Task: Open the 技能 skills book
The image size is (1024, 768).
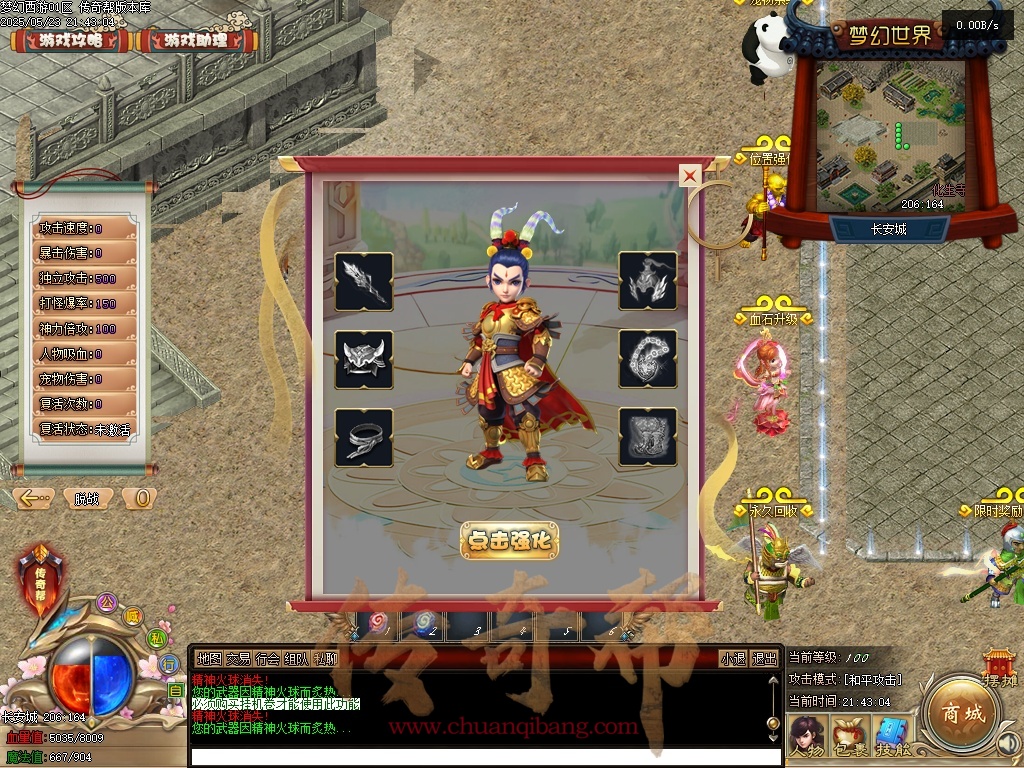Action: click(x=894, y=737)
